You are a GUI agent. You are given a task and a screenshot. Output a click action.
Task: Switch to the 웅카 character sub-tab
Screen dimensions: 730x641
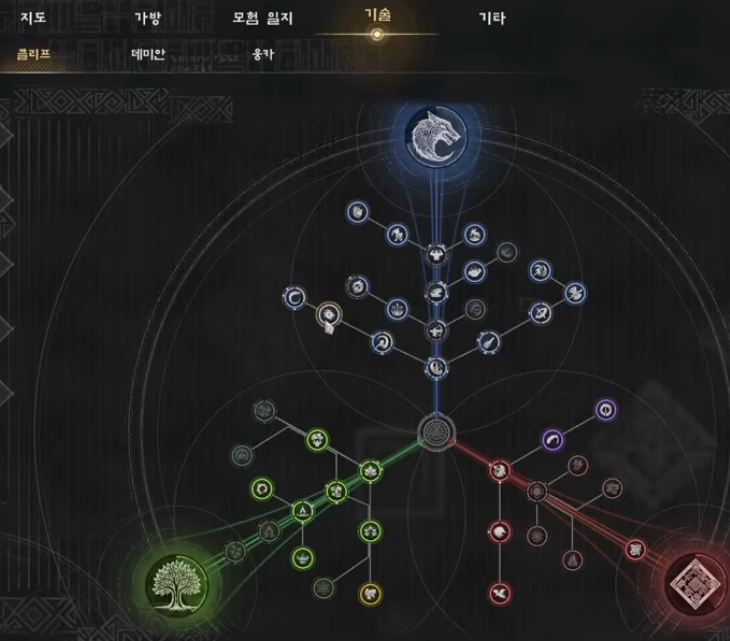point(263,54)
